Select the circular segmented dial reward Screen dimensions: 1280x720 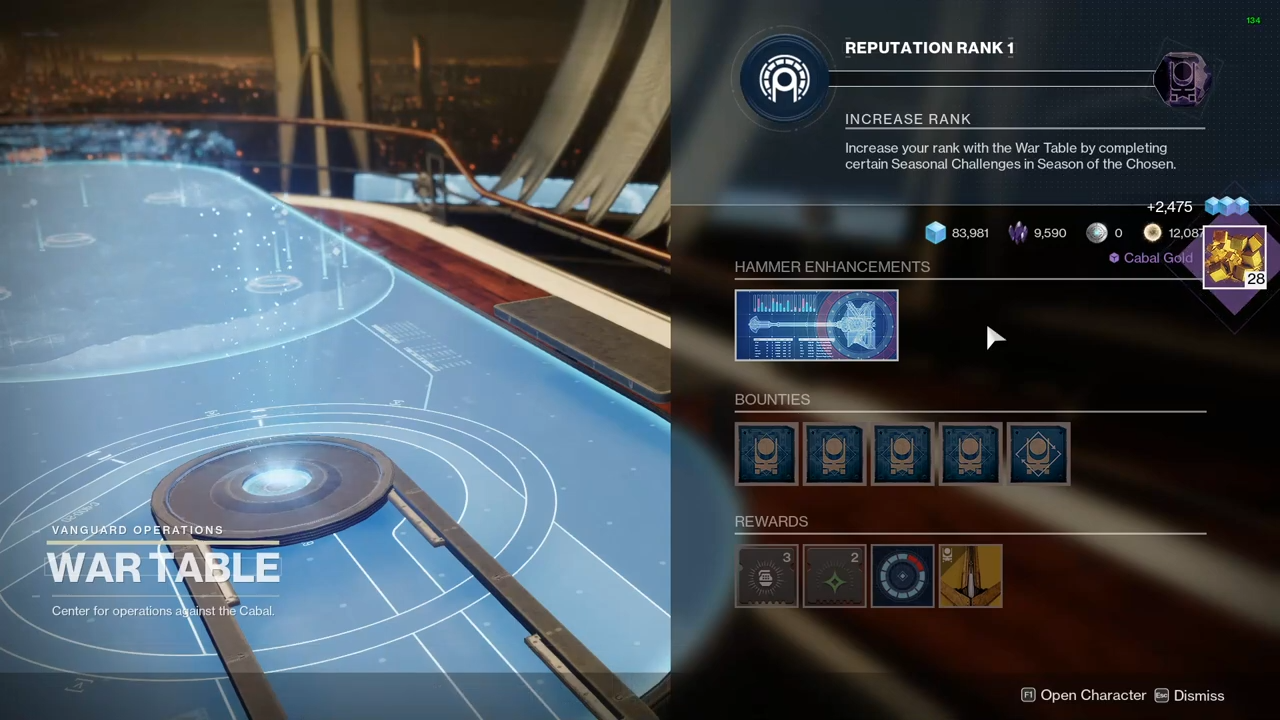pos(902,576)
